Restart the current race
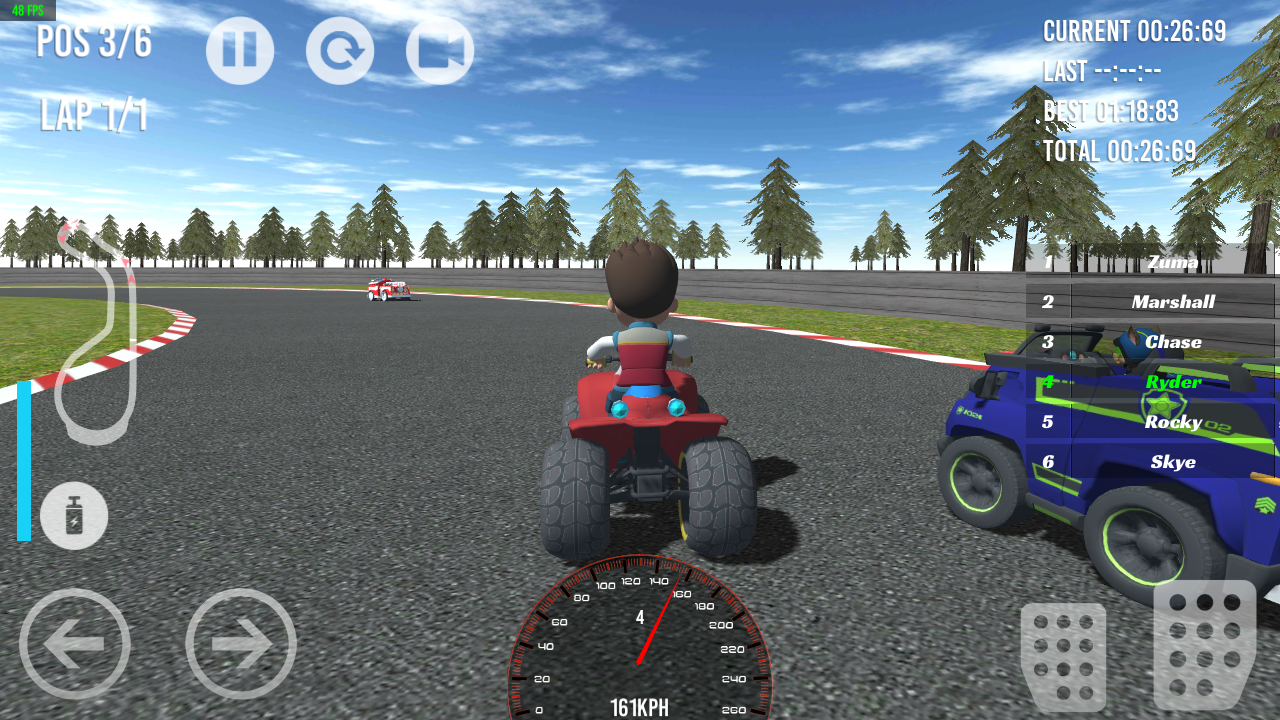Screen dimensions: 1280x720 click(x=340, y=50)
